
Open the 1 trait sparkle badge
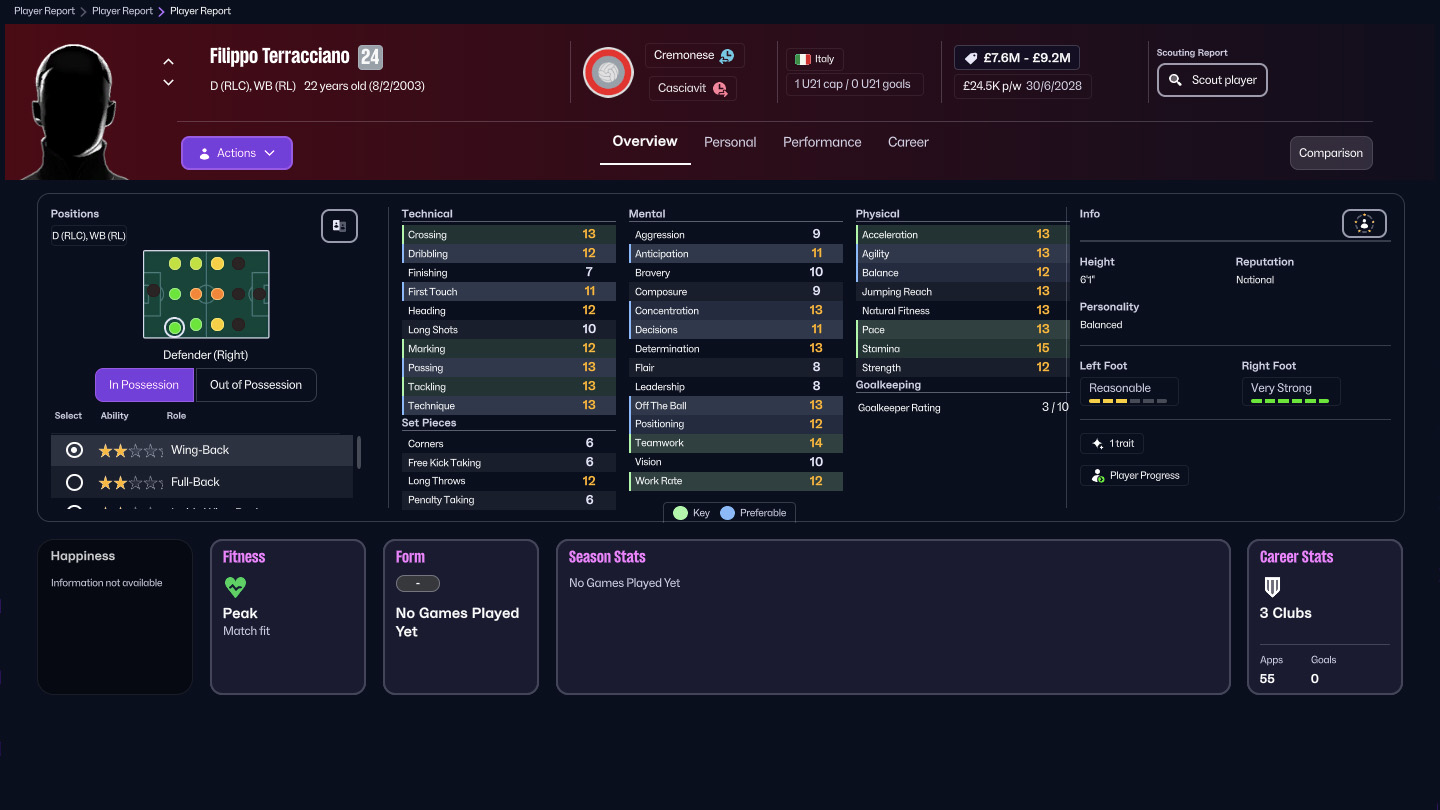pyautogui.click(x=1112, y=443)
